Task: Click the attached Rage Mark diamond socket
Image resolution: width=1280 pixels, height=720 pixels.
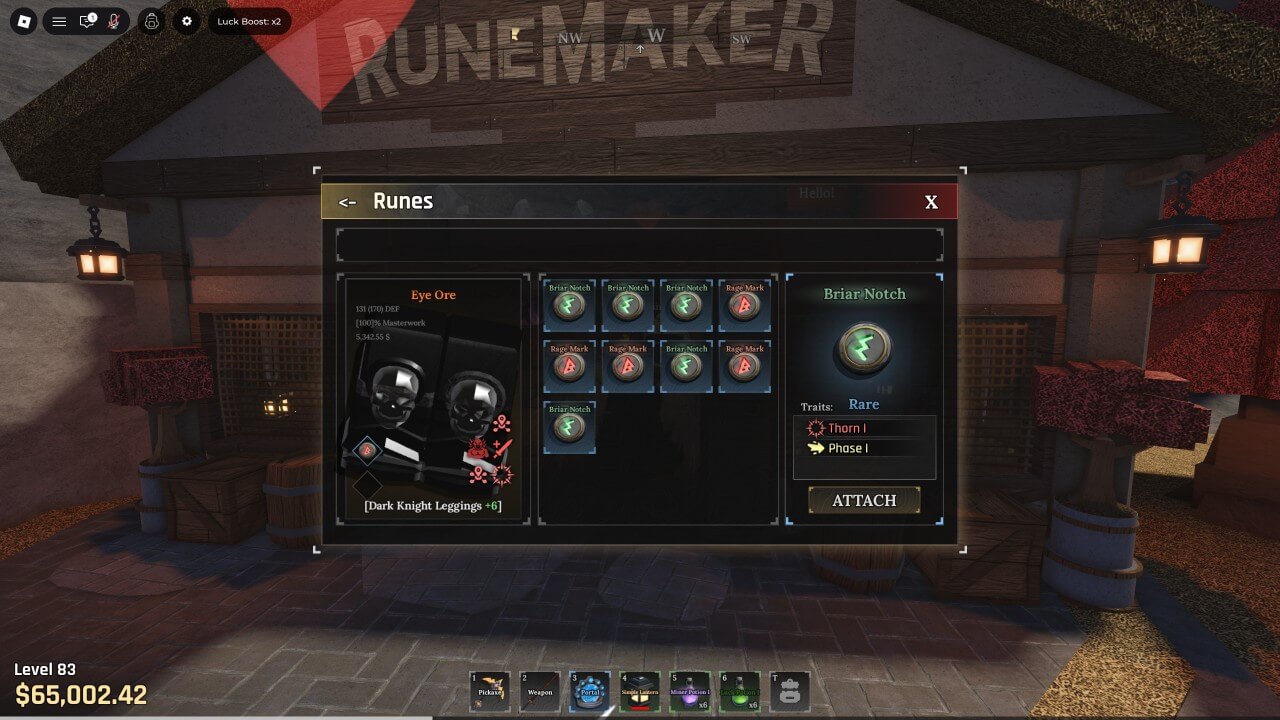Action: (x=367, y=451)
